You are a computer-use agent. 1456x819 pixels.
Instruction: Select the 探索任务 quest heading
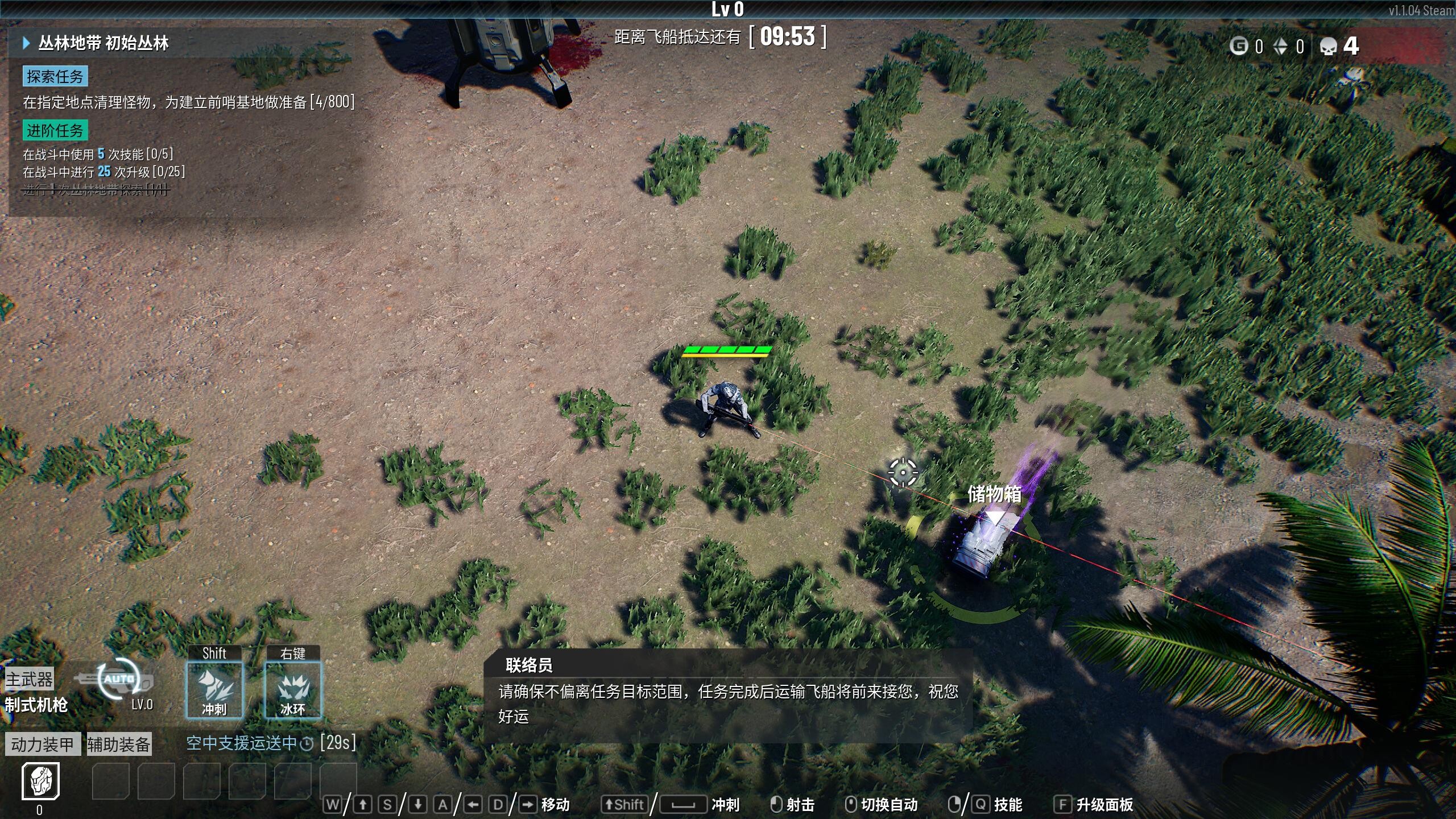[55, 76]
